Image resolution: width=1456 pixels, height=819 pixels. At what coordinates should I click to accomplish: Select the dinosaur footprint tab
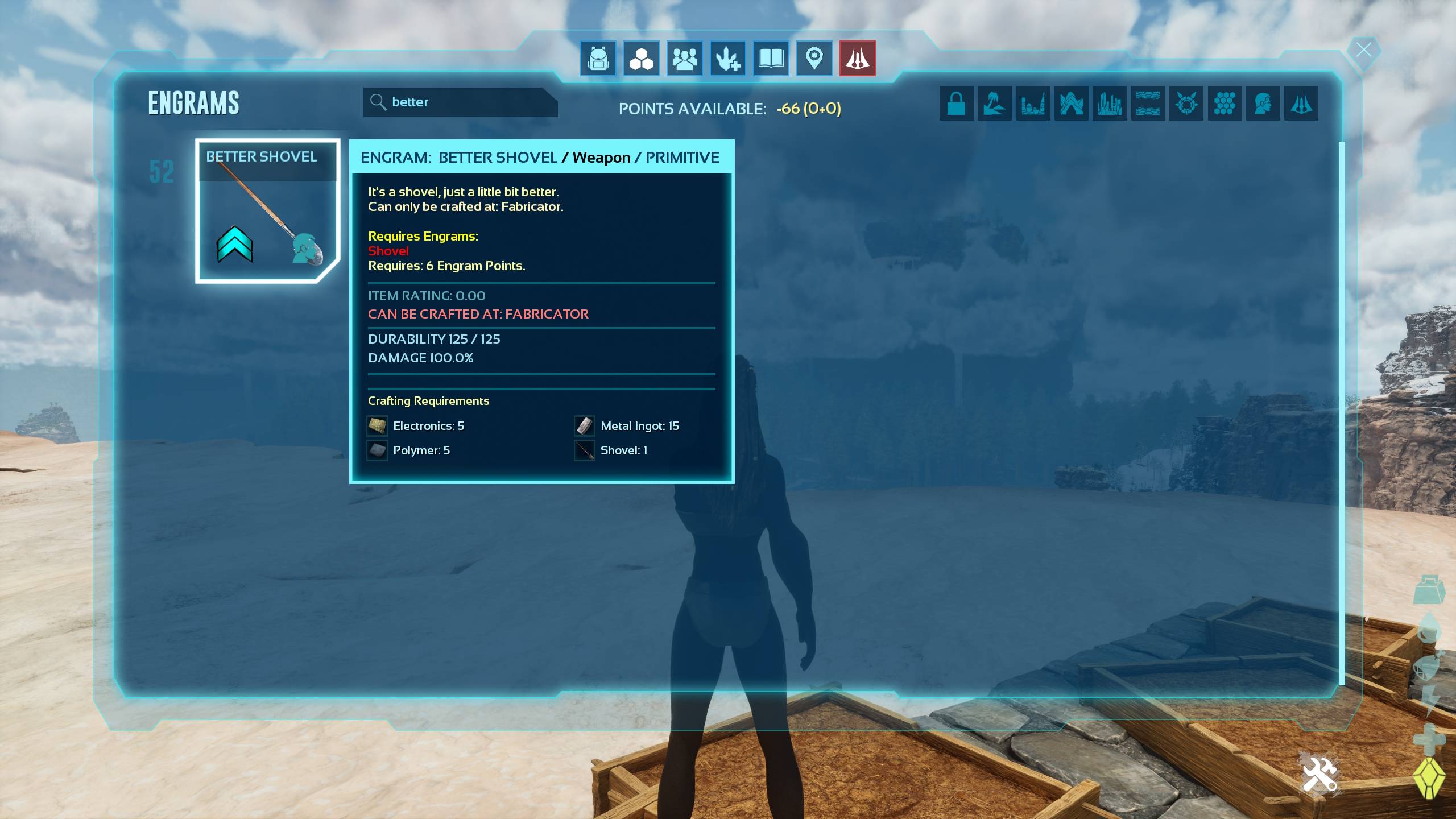(x=727, y=58)
